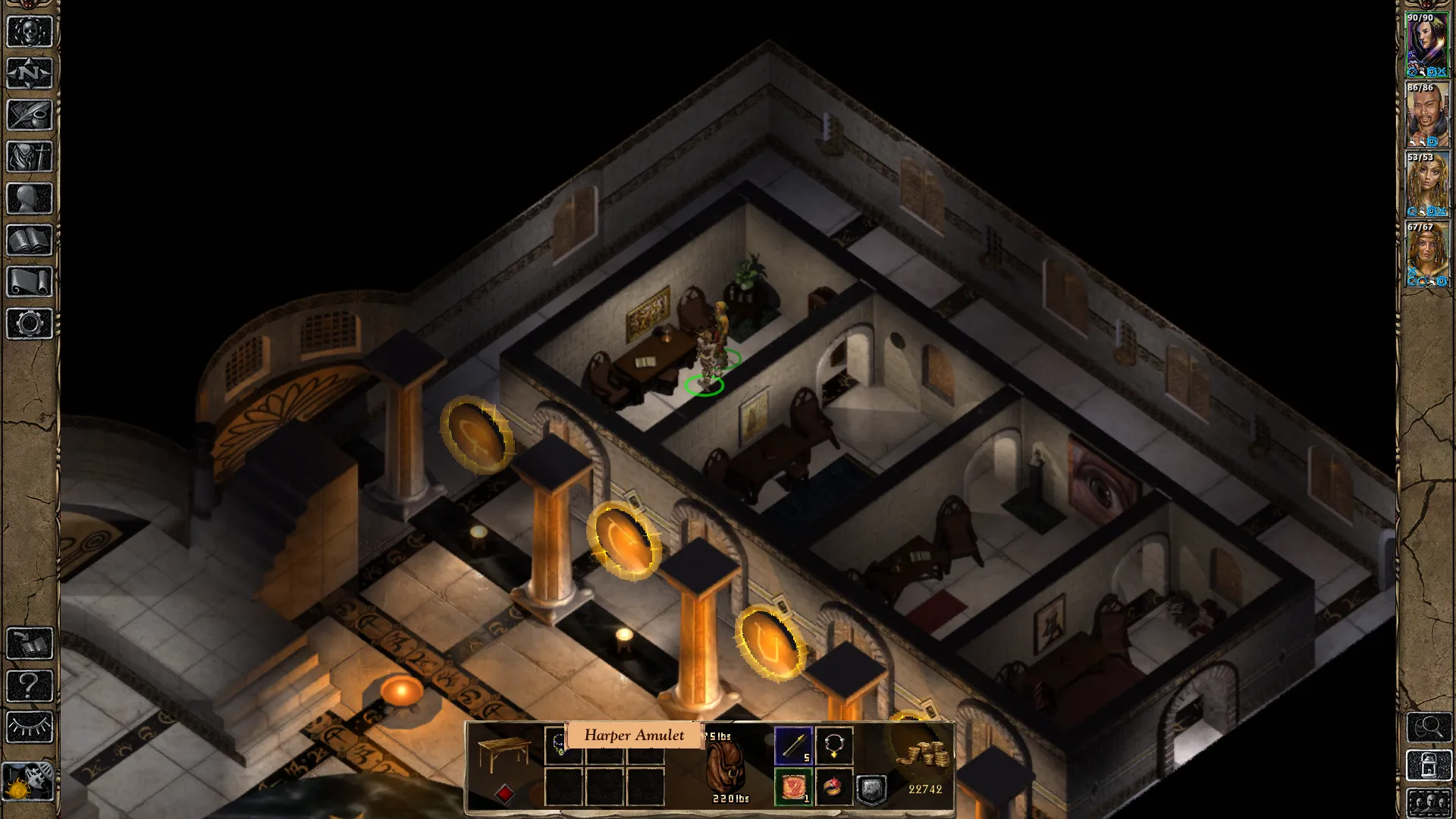Select the bald male party portrait

(x=1427, y=115)
